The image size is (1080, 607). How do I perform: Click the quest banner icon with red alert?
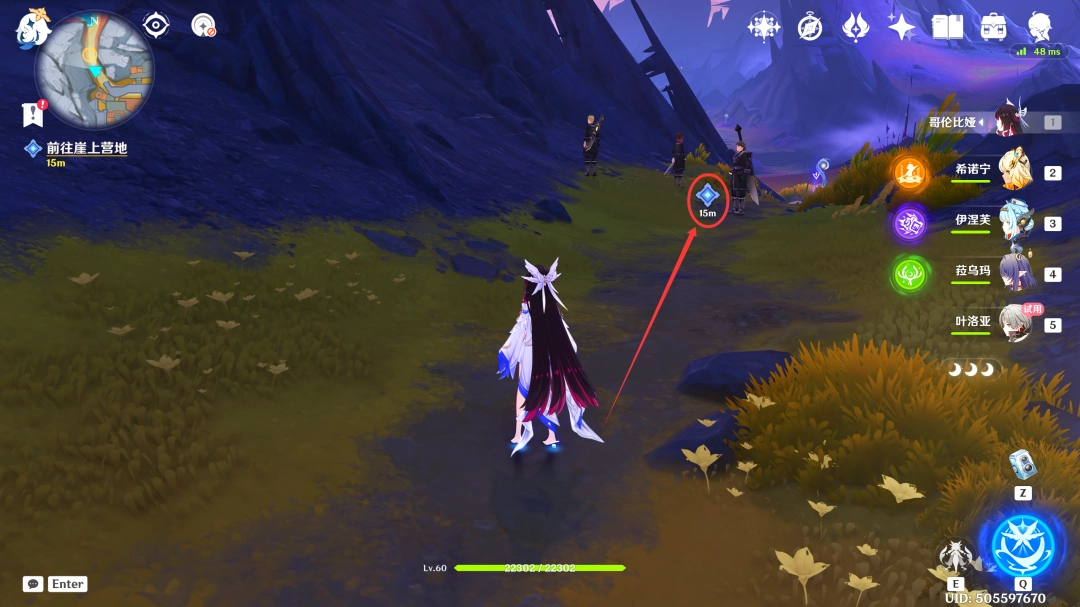point(32,114)
